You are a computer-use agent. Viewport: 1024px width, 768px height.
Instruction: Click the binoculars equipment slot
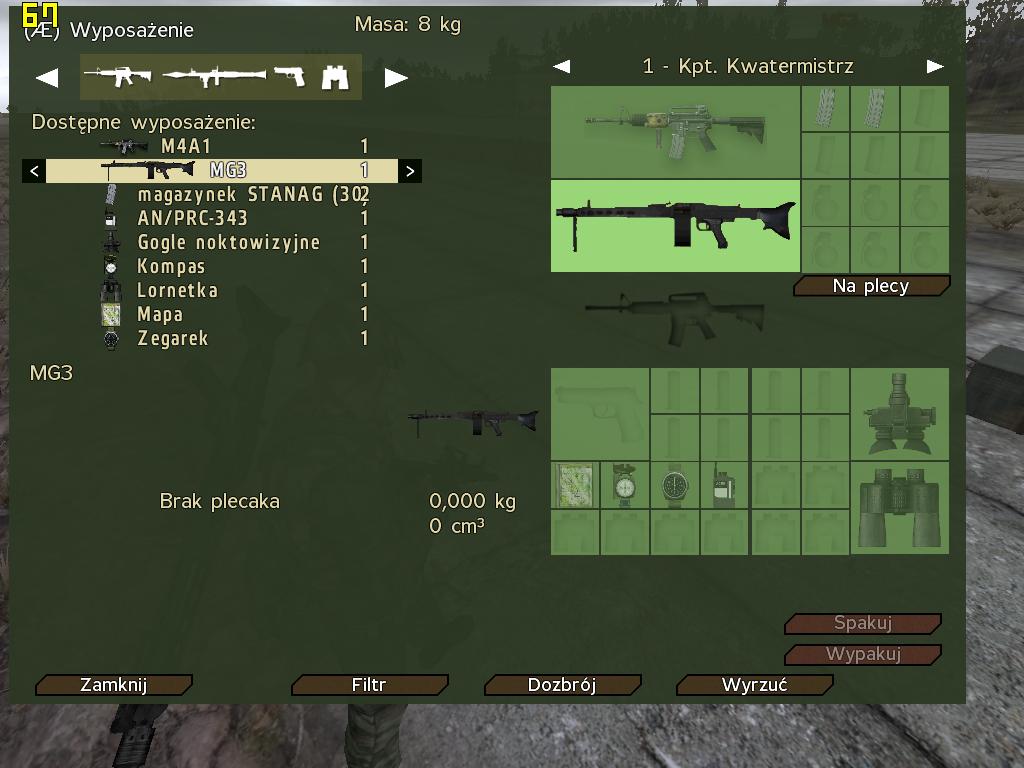(899, 506)
